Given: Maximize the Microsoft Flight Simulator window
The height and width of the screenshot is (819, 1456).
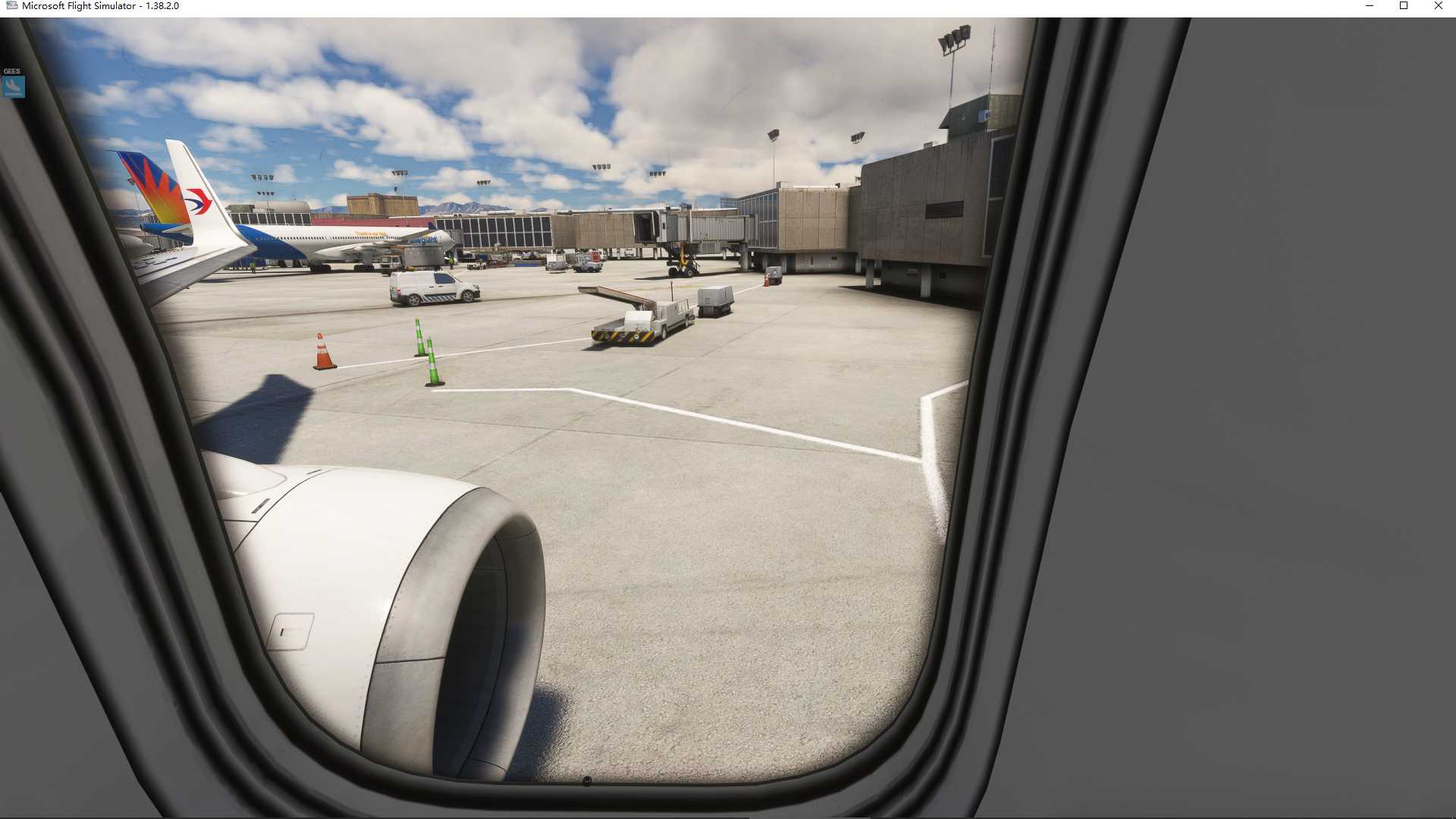Looking at the screenshot, I should coord(1404,6).
